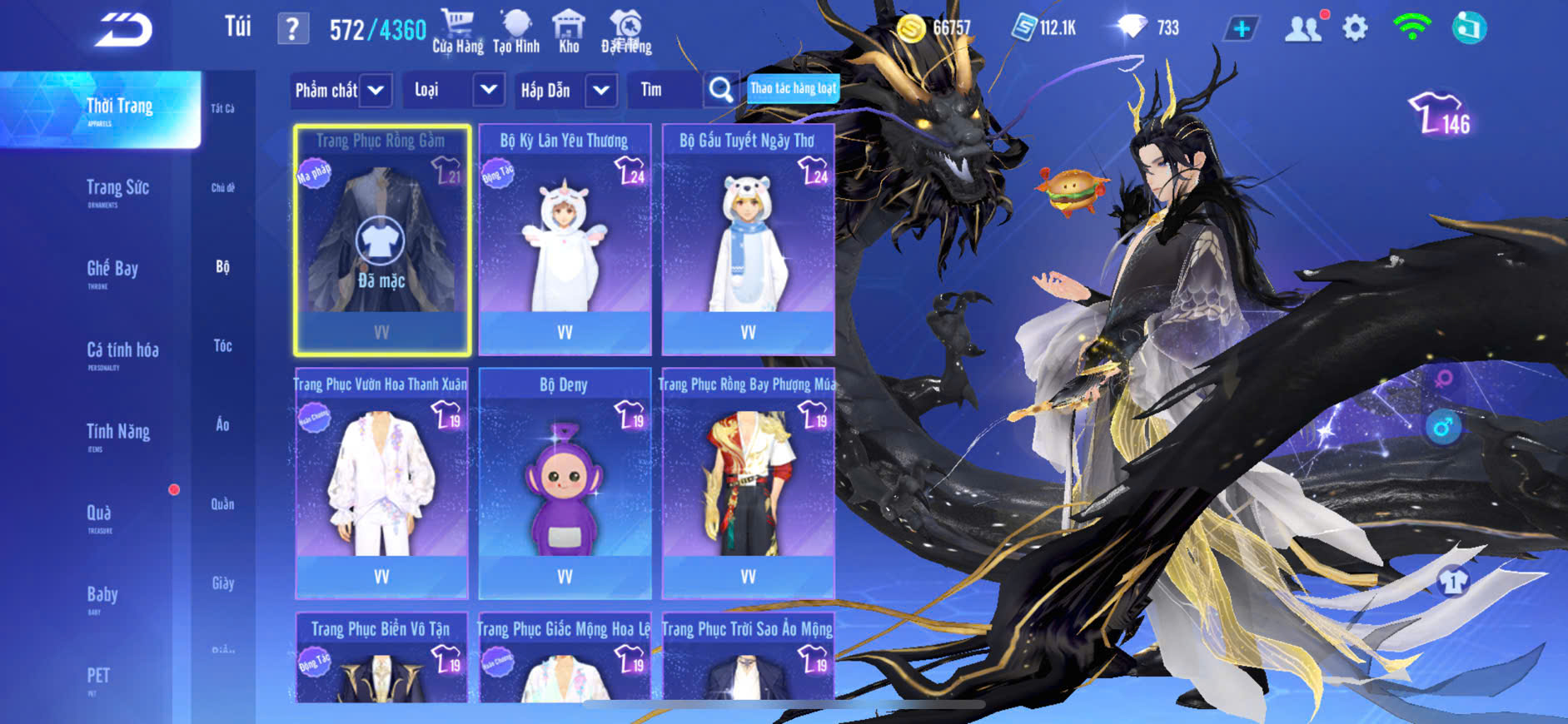Click the magnifier search button
Image resolution: width=1568 pixels, height=724 pixels.
click(x=720, y=90)
